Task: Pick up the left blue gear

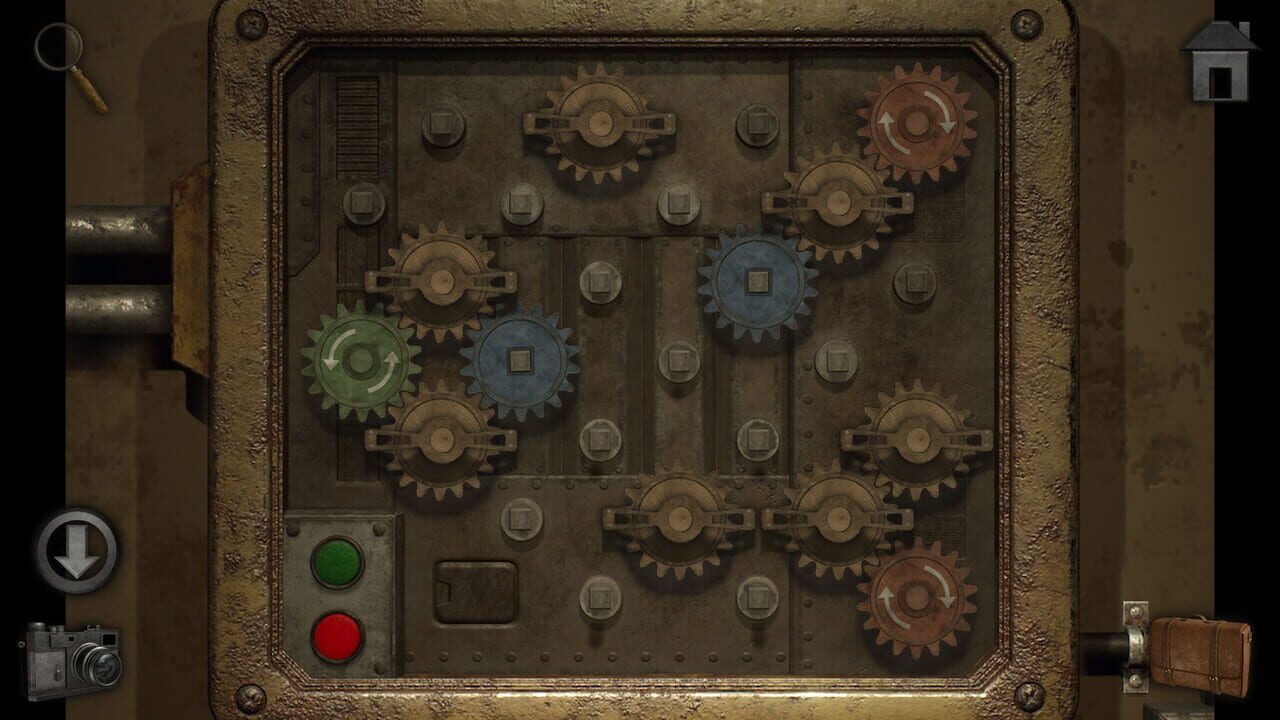Action: pos(520,358)
